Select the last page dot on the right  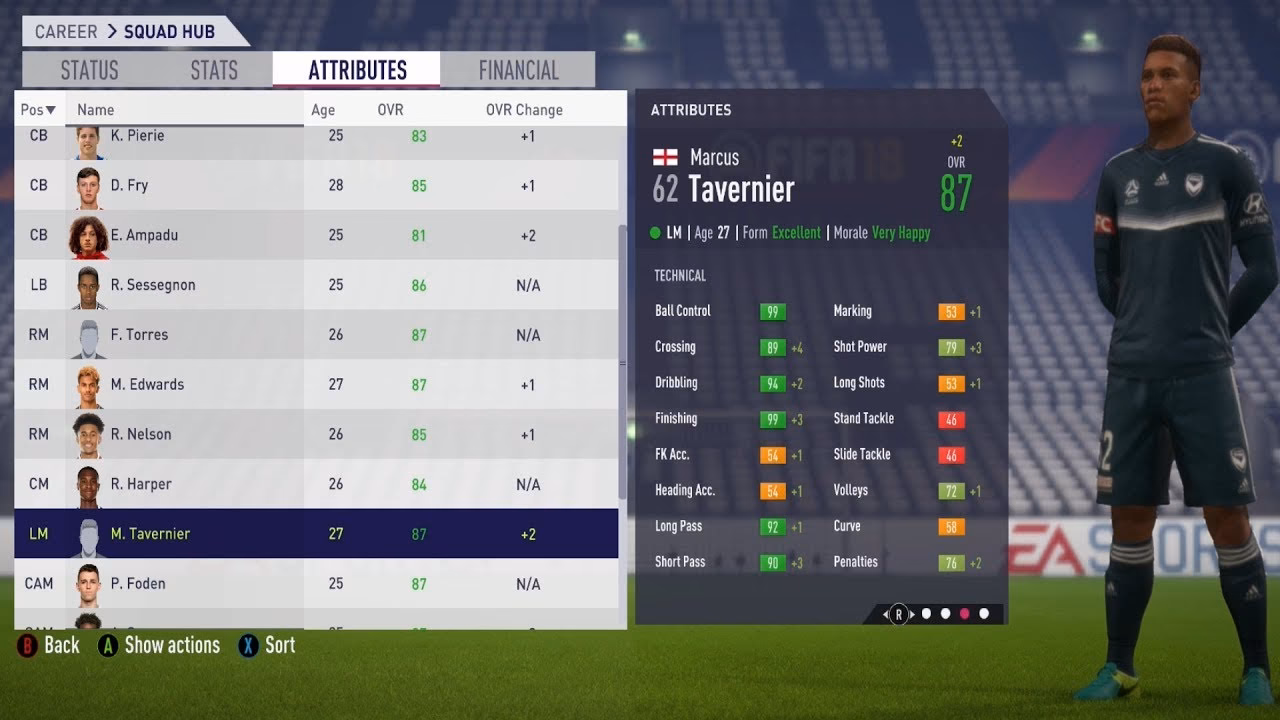coord(983,614)
